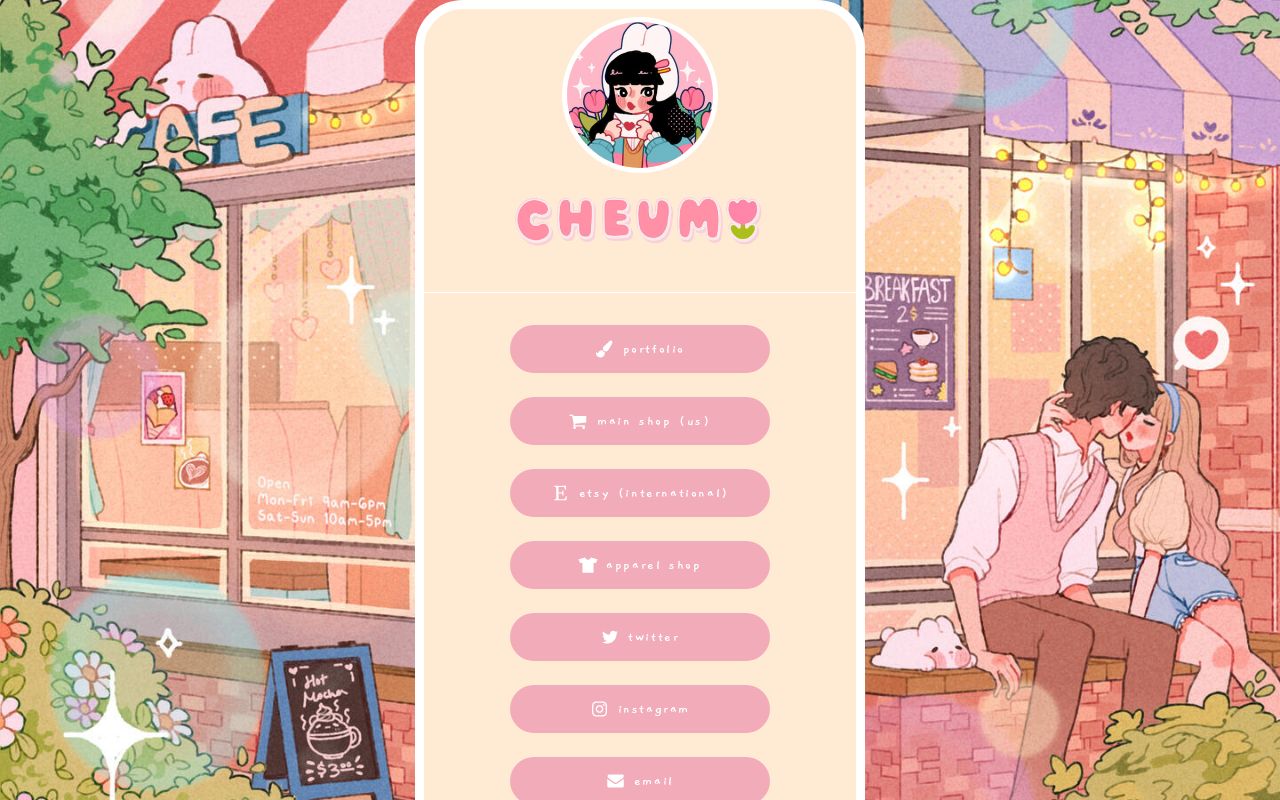Visit etsy (international)

click(641, 493)
